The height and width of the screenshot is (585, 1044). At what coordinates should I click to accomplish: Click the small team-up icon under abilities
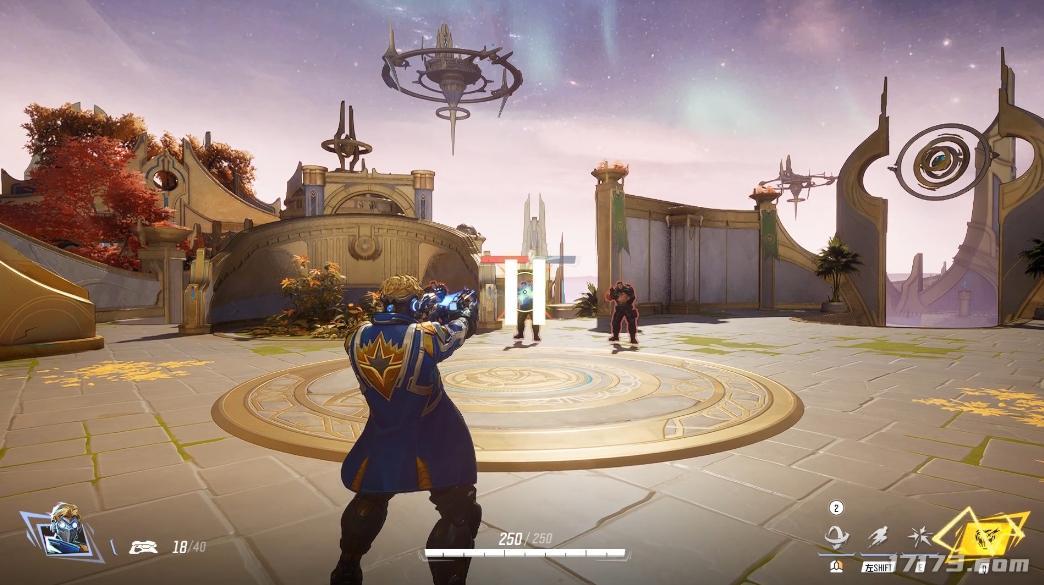[837, 568]
